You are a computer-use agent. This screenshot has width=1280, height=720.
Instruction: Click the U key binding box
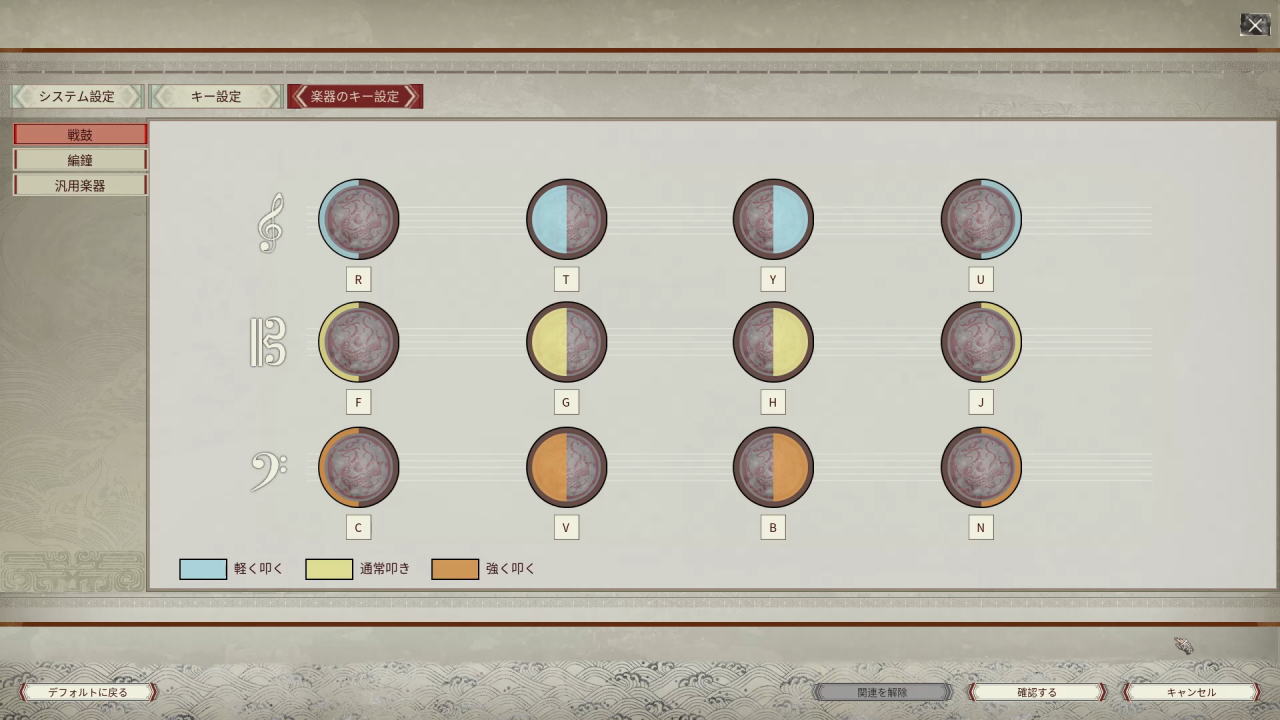[980, 280]
